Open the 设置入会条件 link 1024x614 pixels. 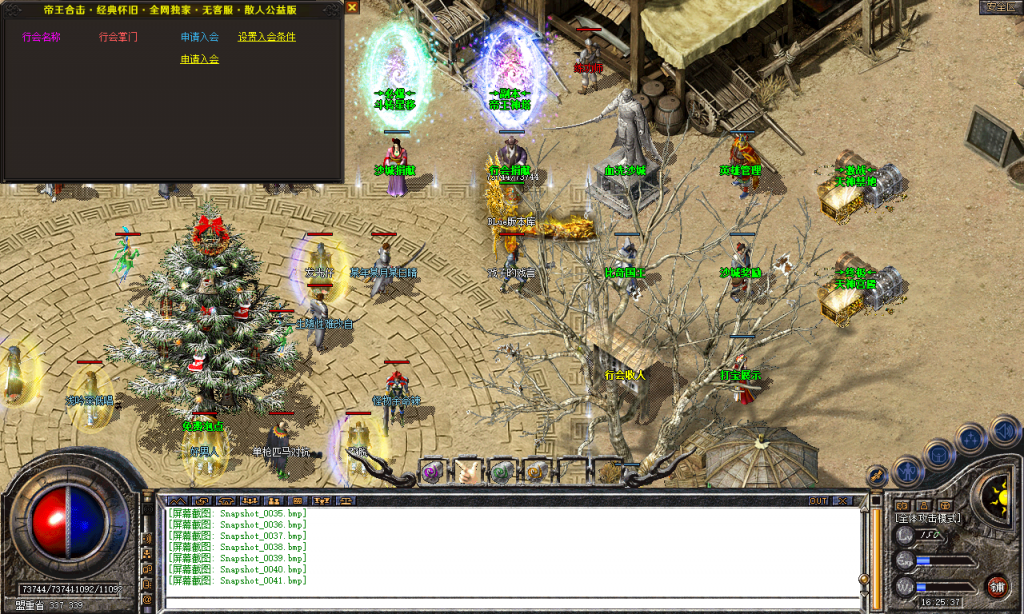[267, 37]
